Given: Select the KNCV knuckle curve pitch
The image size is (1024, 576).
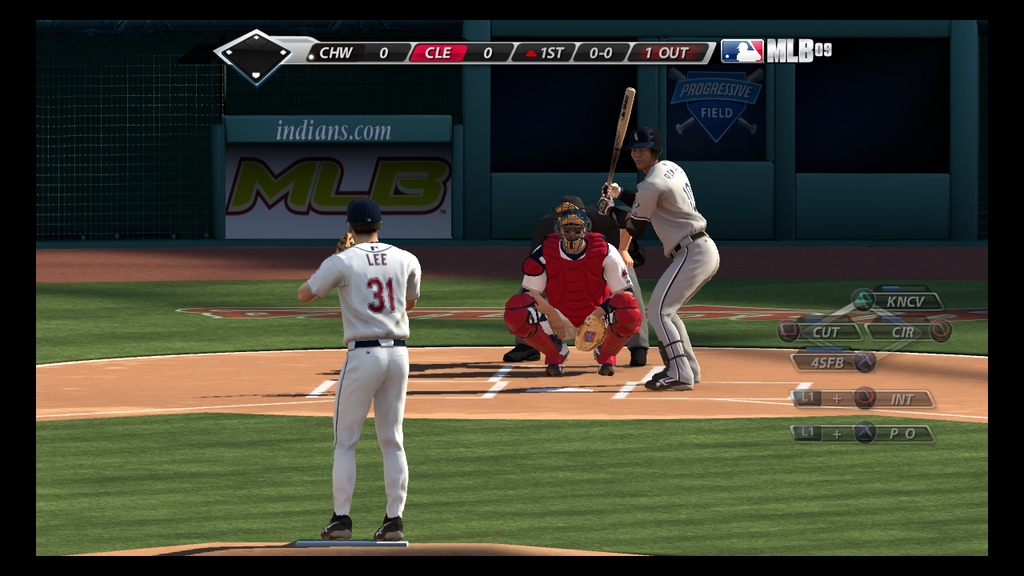Looking at the screenshot, I should click(x=906, y=300).
